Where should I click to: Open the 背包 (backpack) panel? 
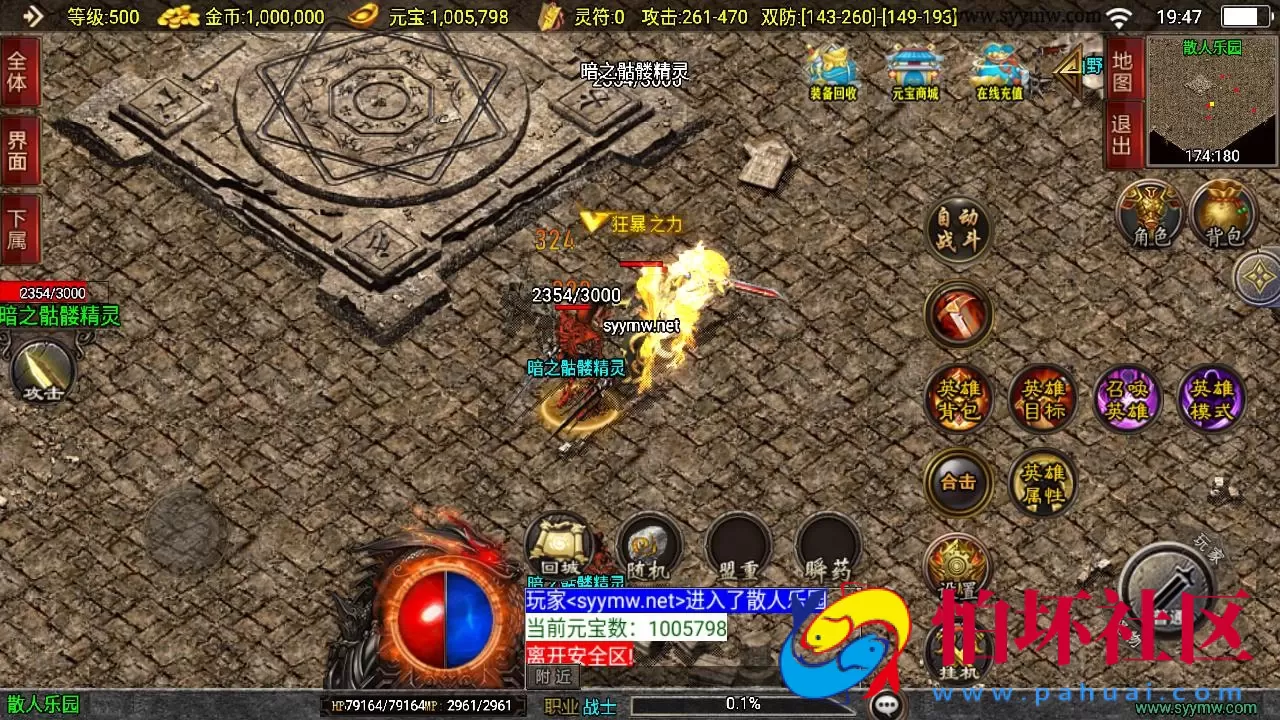pos(1222,214)
